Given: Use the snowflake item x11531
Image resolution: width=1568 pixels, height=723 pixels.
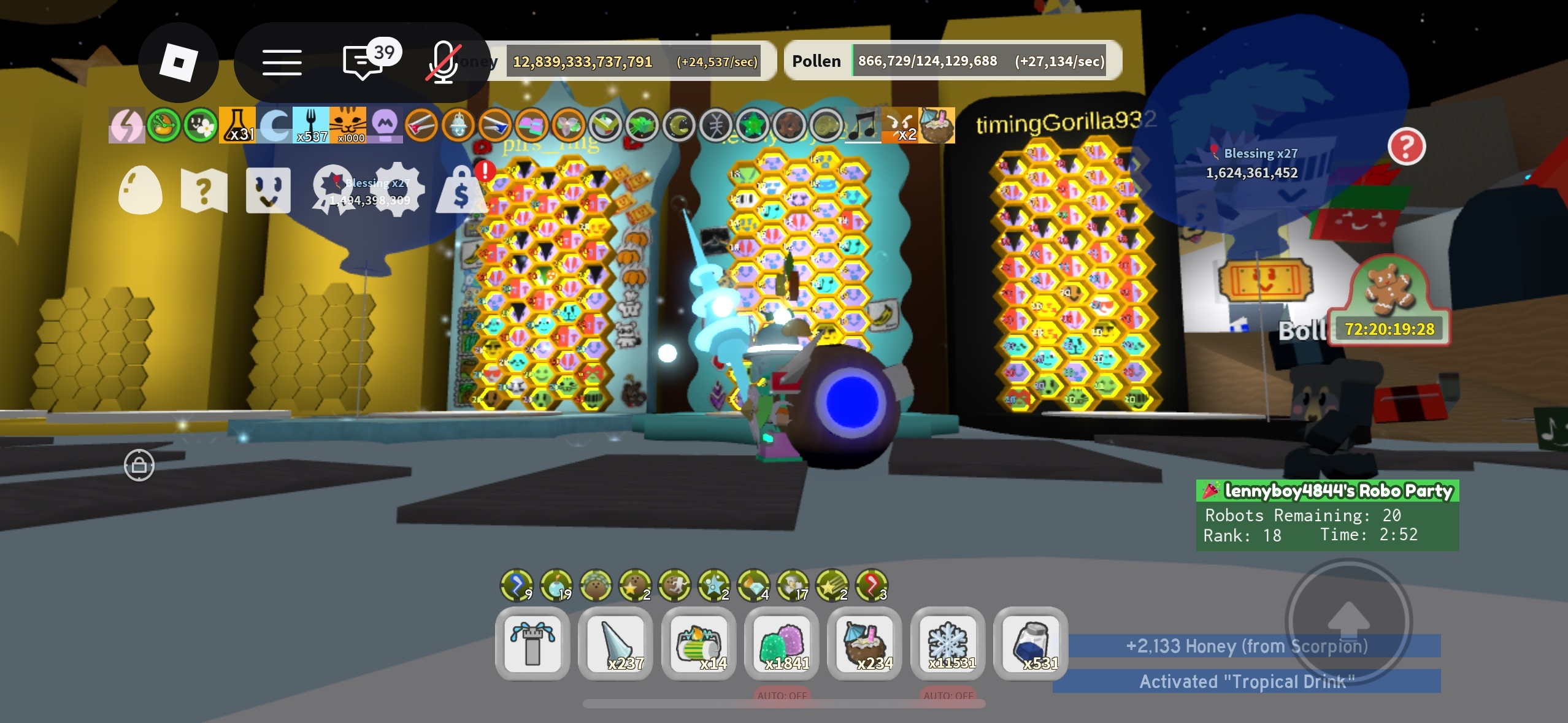Looking at the screenshot, I should tap(948, 644).
